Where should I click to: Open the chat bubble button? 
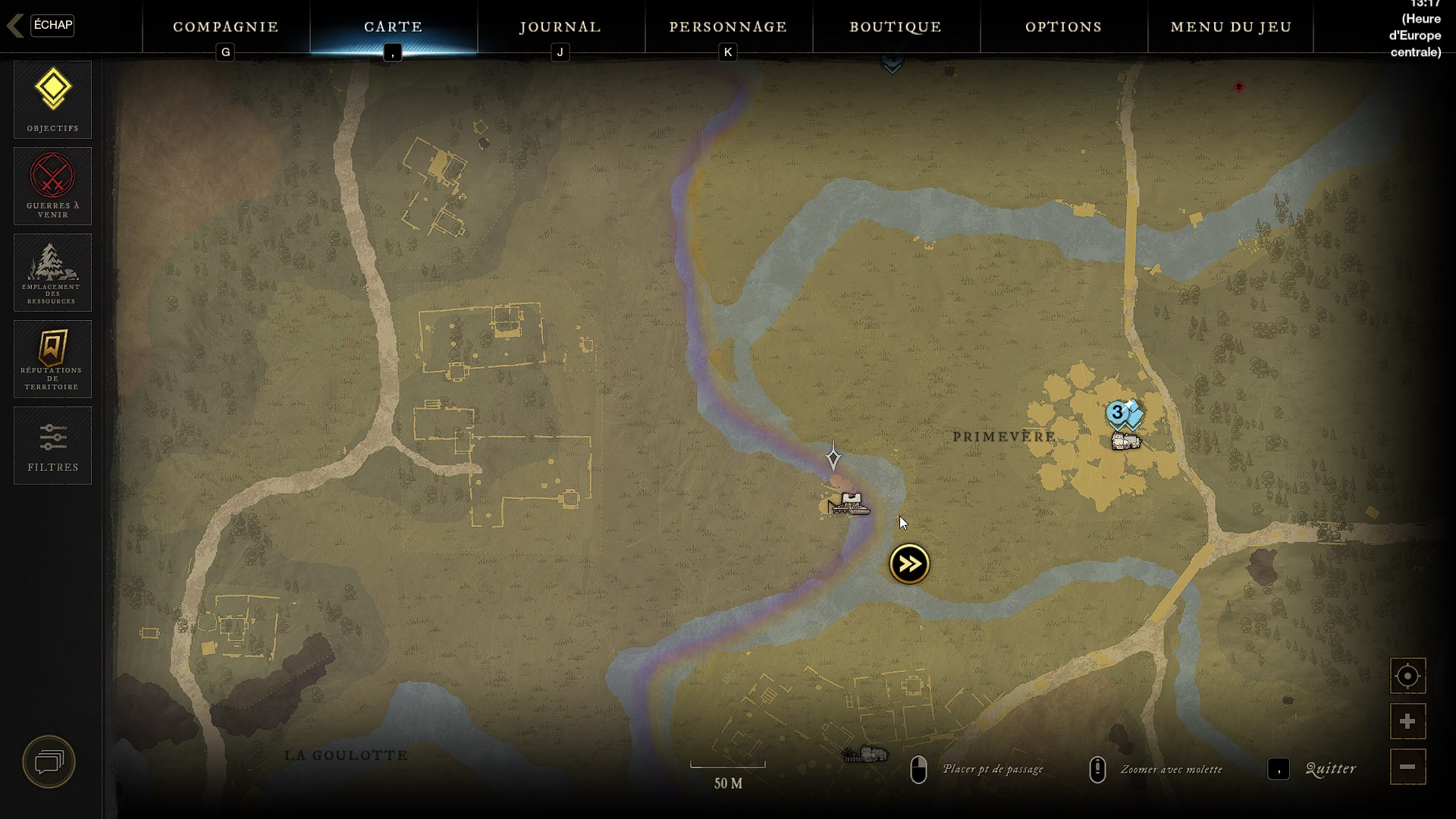tap(49, 761)
